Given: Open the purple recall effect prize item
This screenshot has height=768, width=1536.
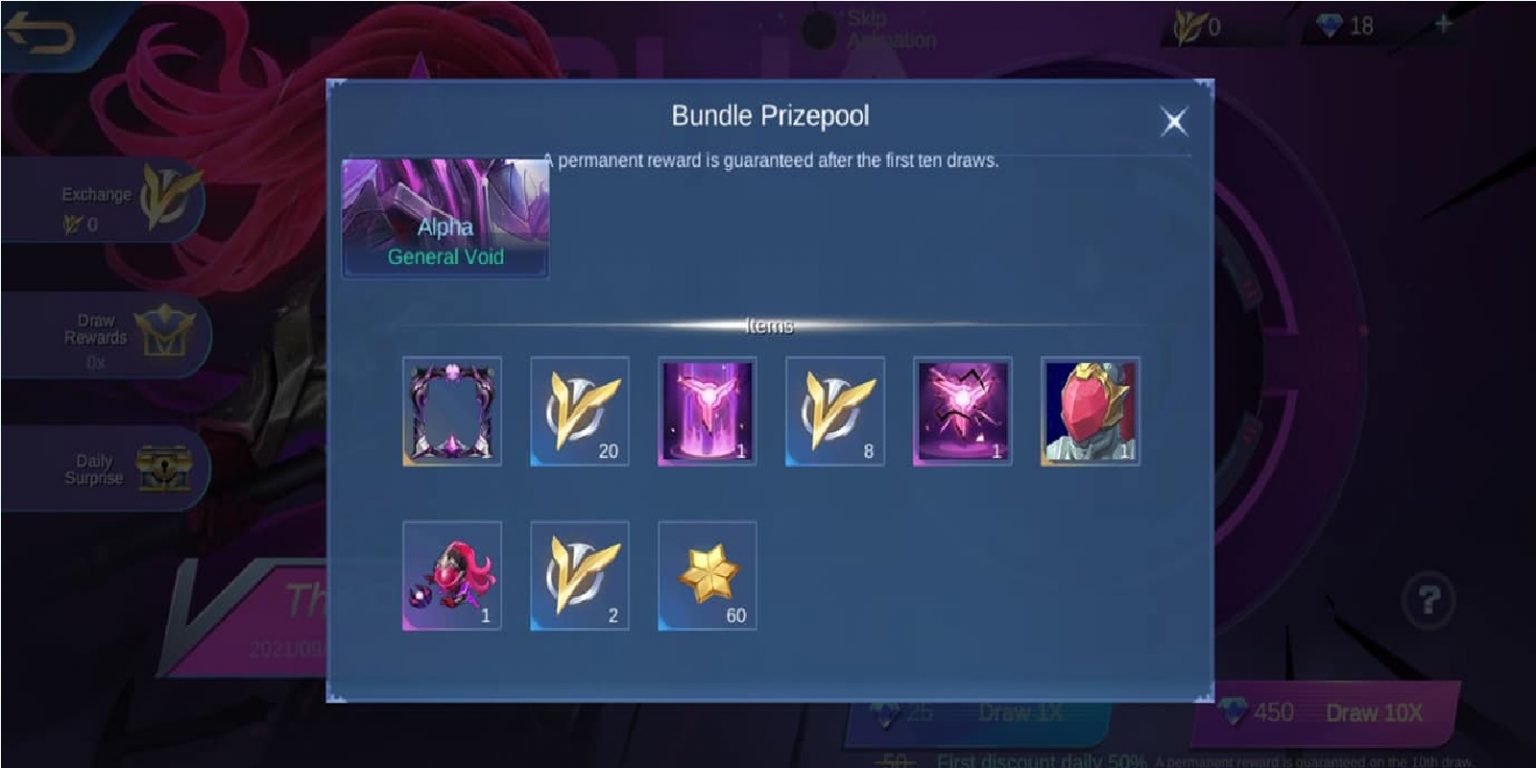Looking at the screenshot, I should point(706,412).
